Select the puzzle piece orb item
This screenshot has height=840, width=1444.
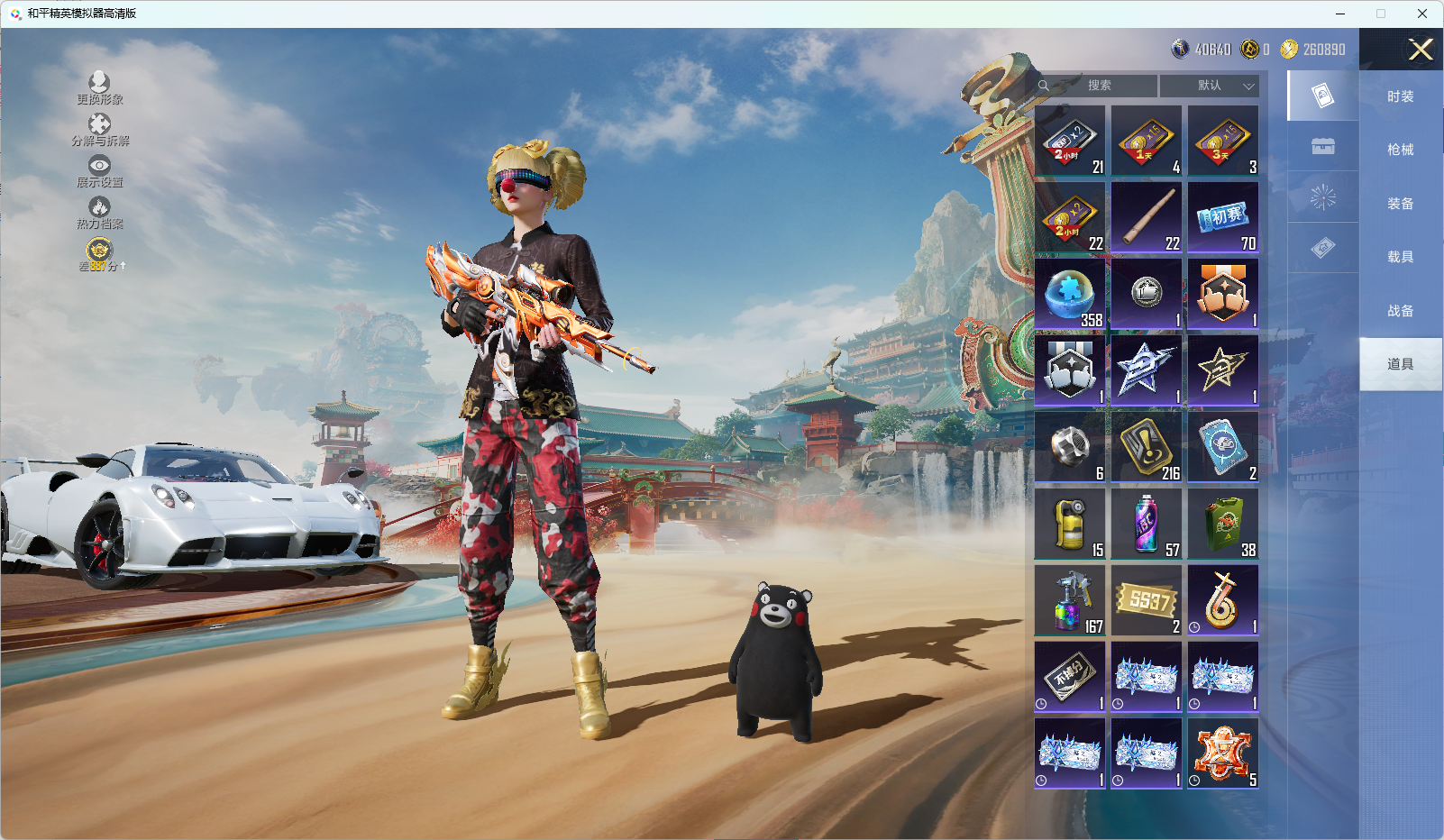tap(1070, 295)
